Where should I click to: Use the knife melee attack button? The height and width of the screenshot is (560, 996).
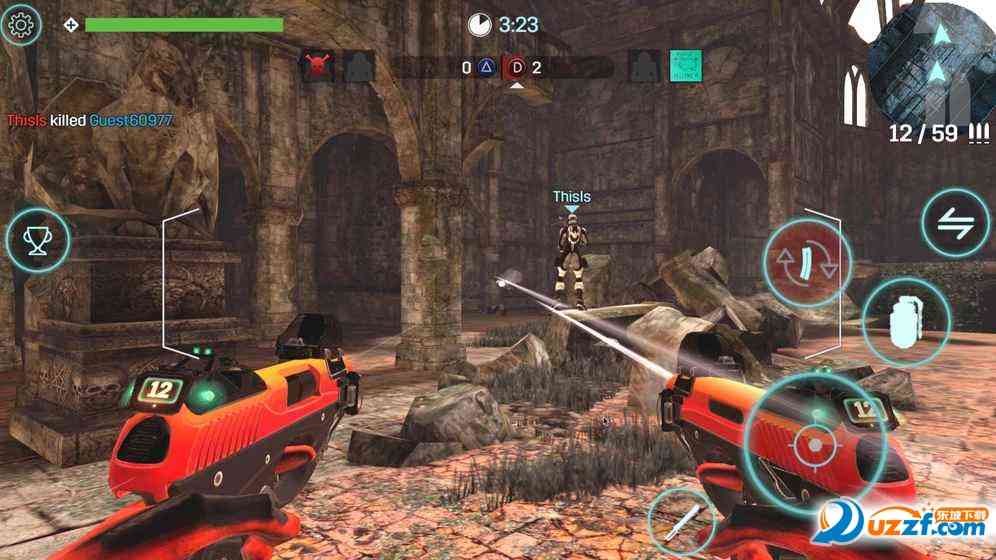681,520
